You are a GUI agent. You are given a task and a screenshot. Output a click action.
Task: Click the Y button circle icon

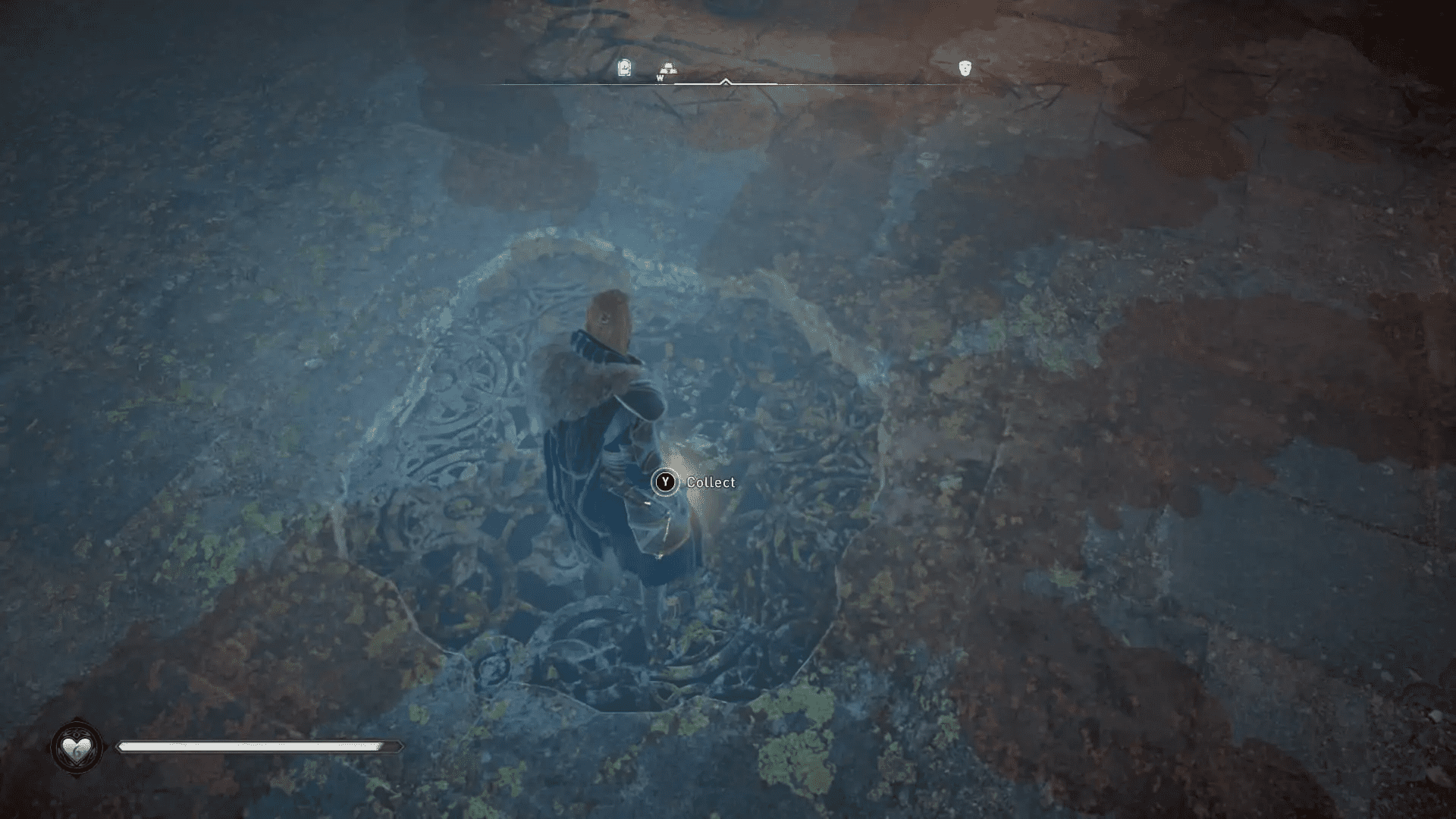[x=665, y=482]
